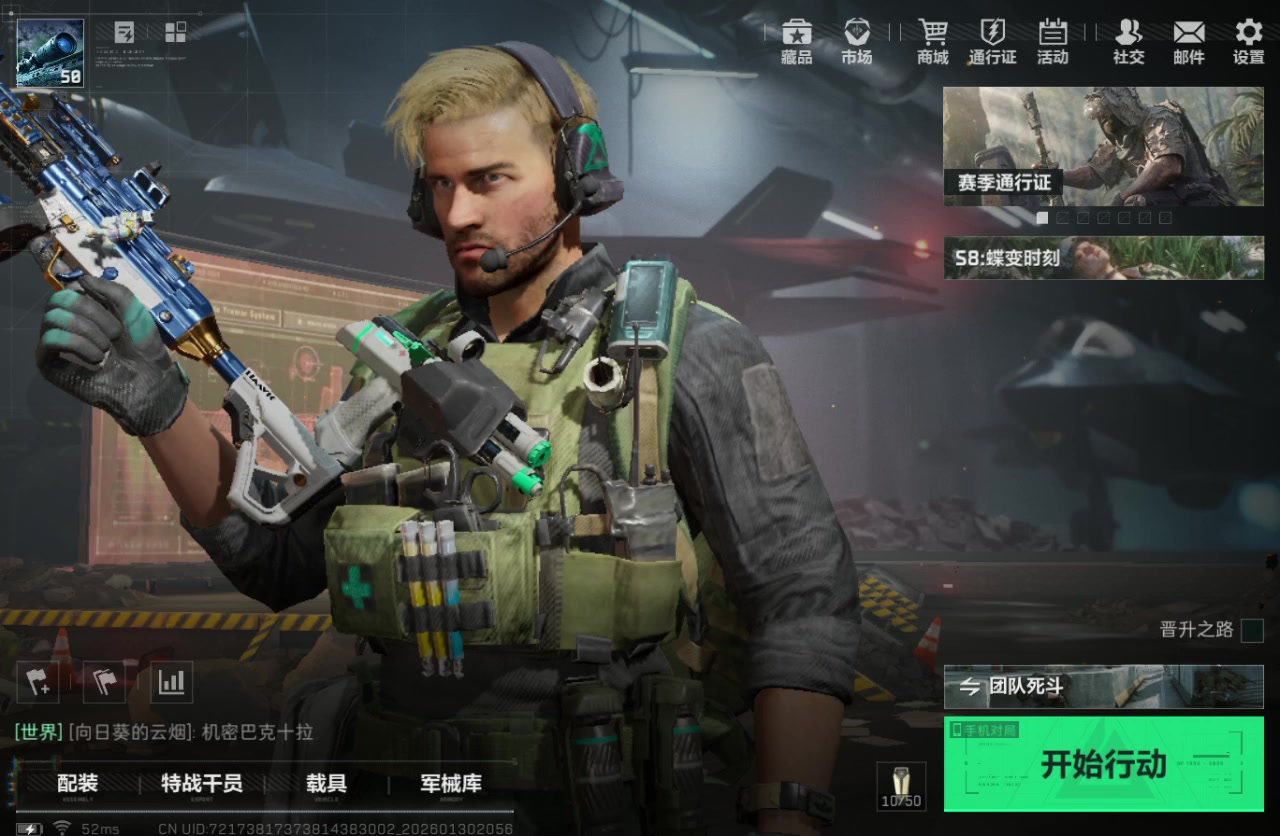Visit the 市场 market
1280x836 pixels.
click(x=856, y=42)
